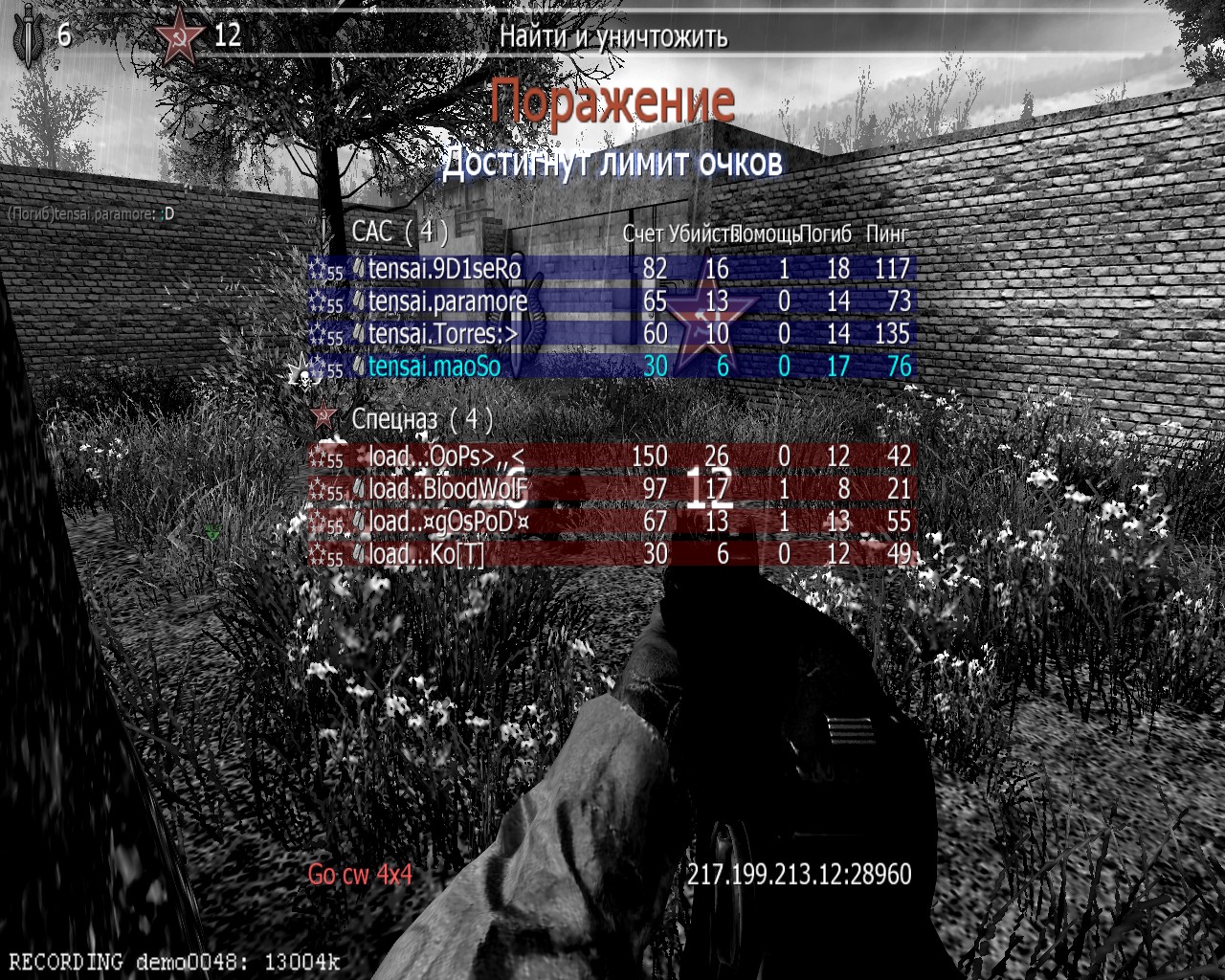This screenshot has height=980, width=1225.
Task: Click the load..¤gOsPoD'¤ player entry
Action: point(449,522)
